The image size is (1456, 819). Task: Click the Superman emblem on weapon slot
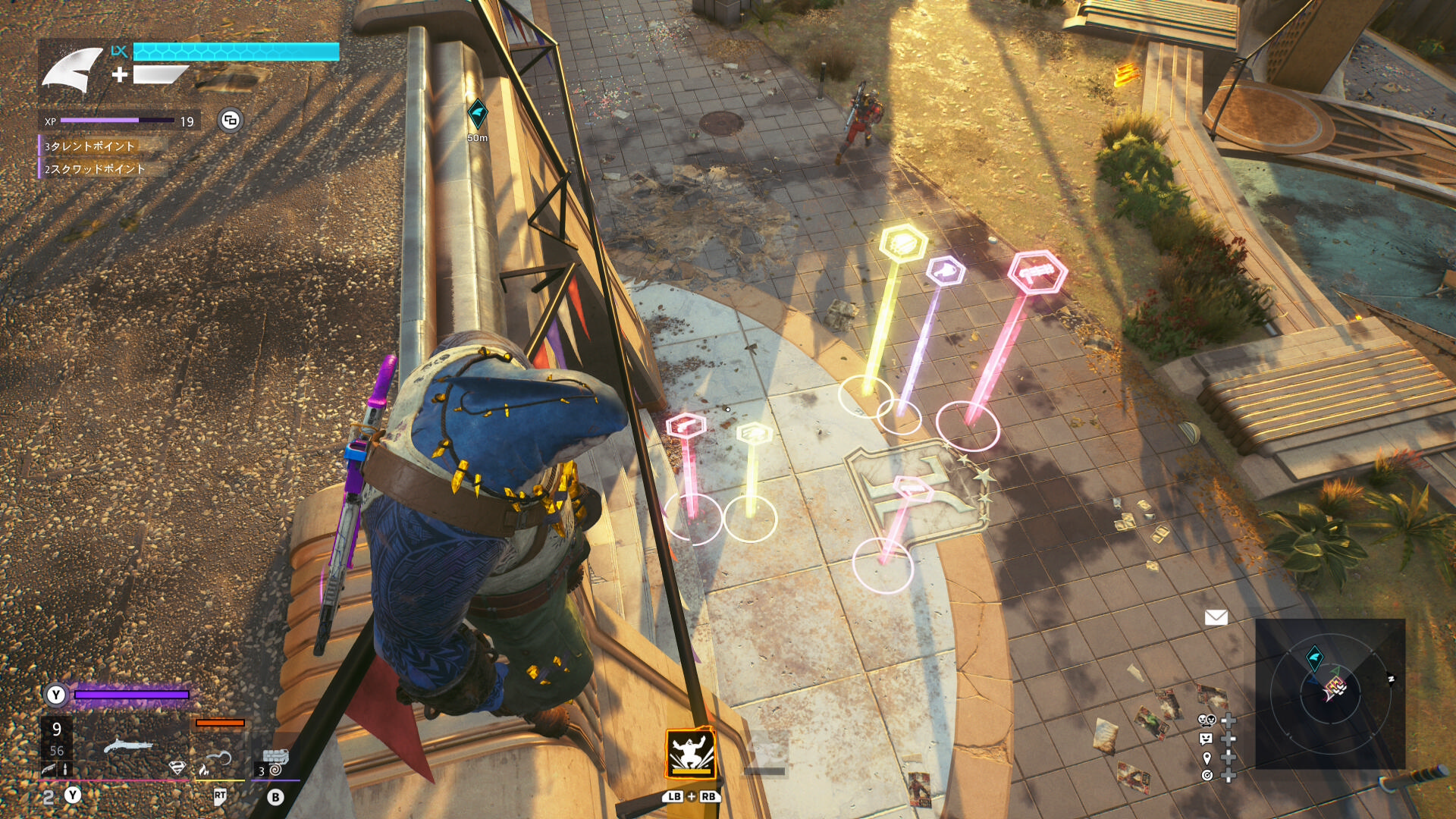tap(177, 767)
